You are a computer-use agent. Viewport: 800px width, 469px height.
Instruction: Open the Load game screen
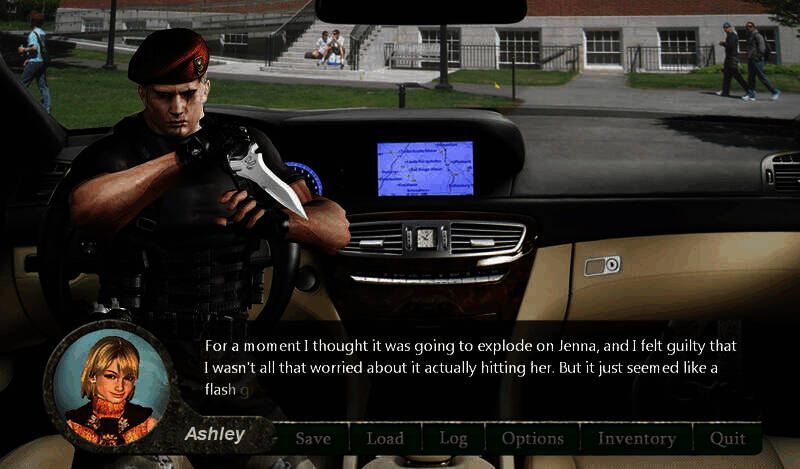pos(385,438)
